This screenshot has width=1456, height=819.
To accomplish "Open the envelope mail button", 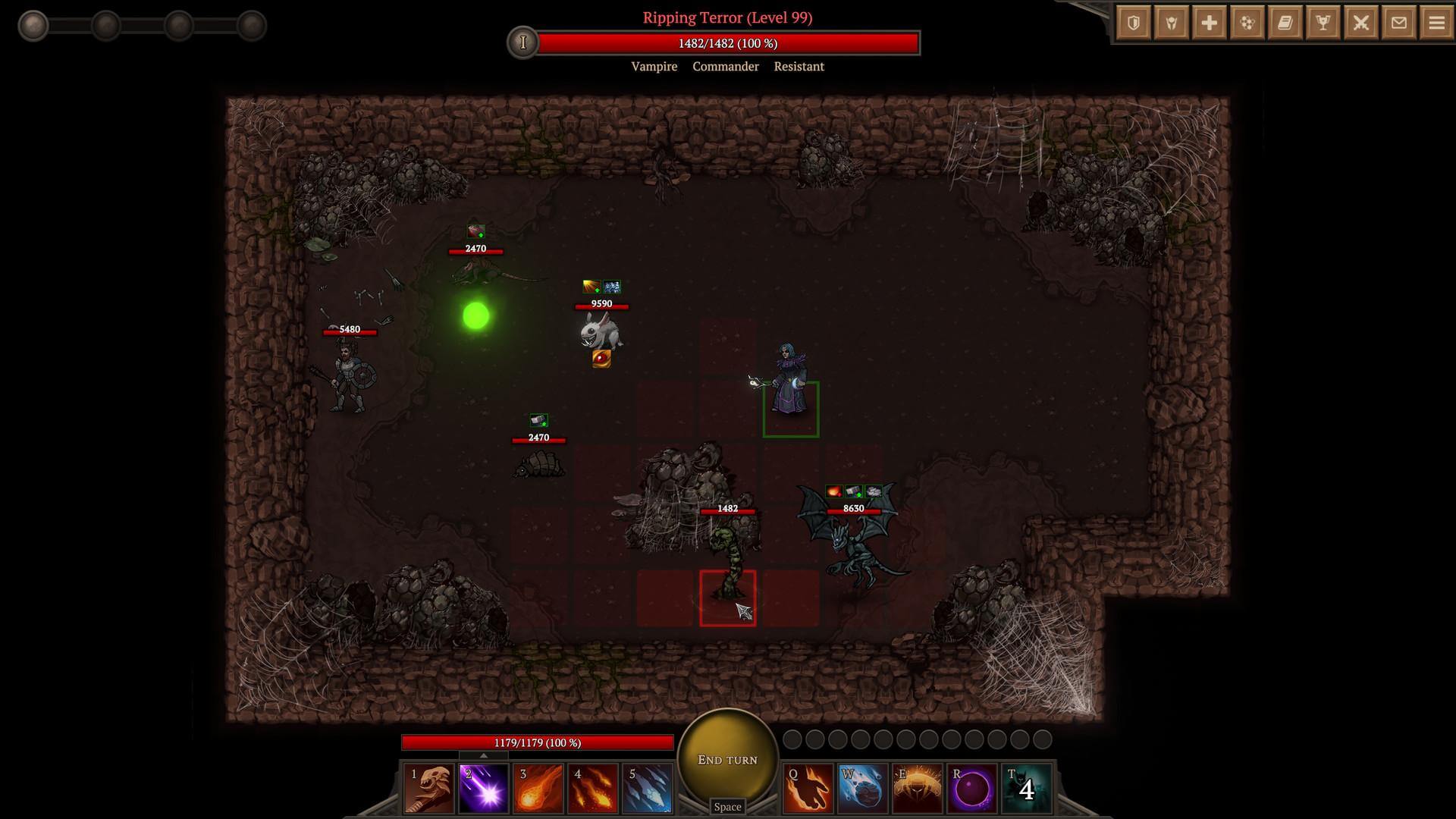I will coord(1399,24).
